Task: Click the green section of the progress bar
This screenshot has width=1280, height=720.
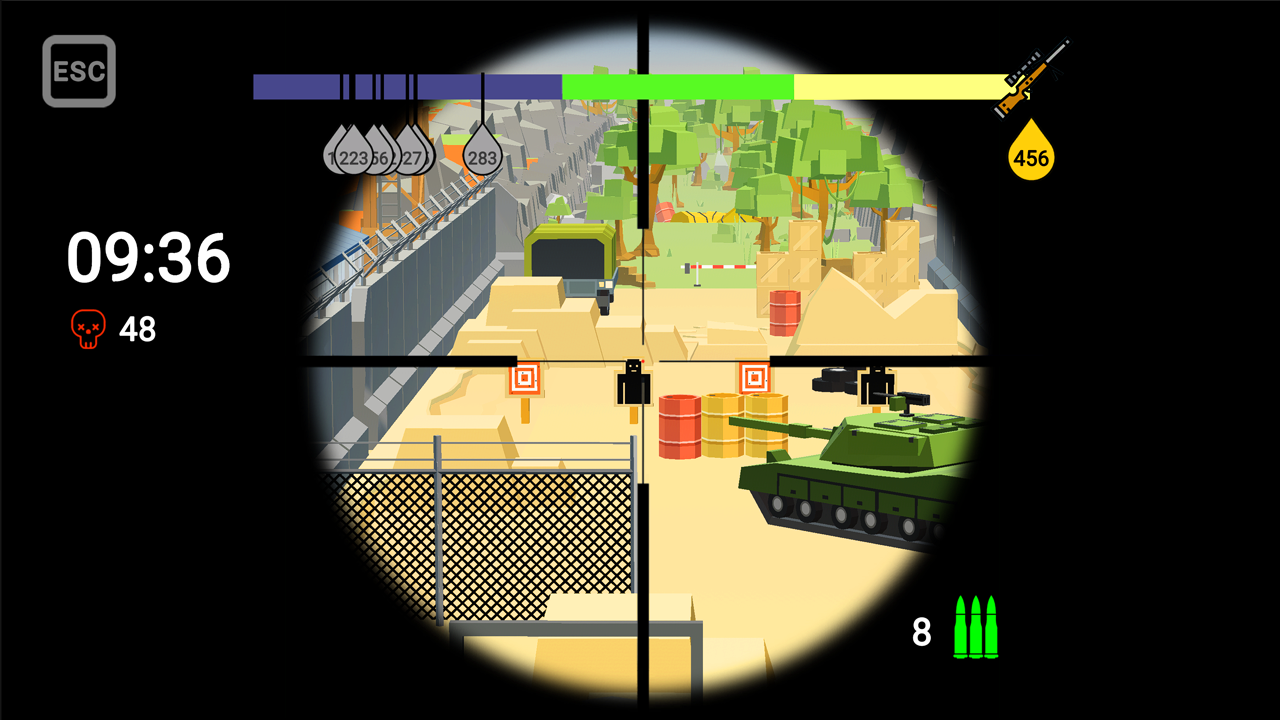Action: (680, 87)
